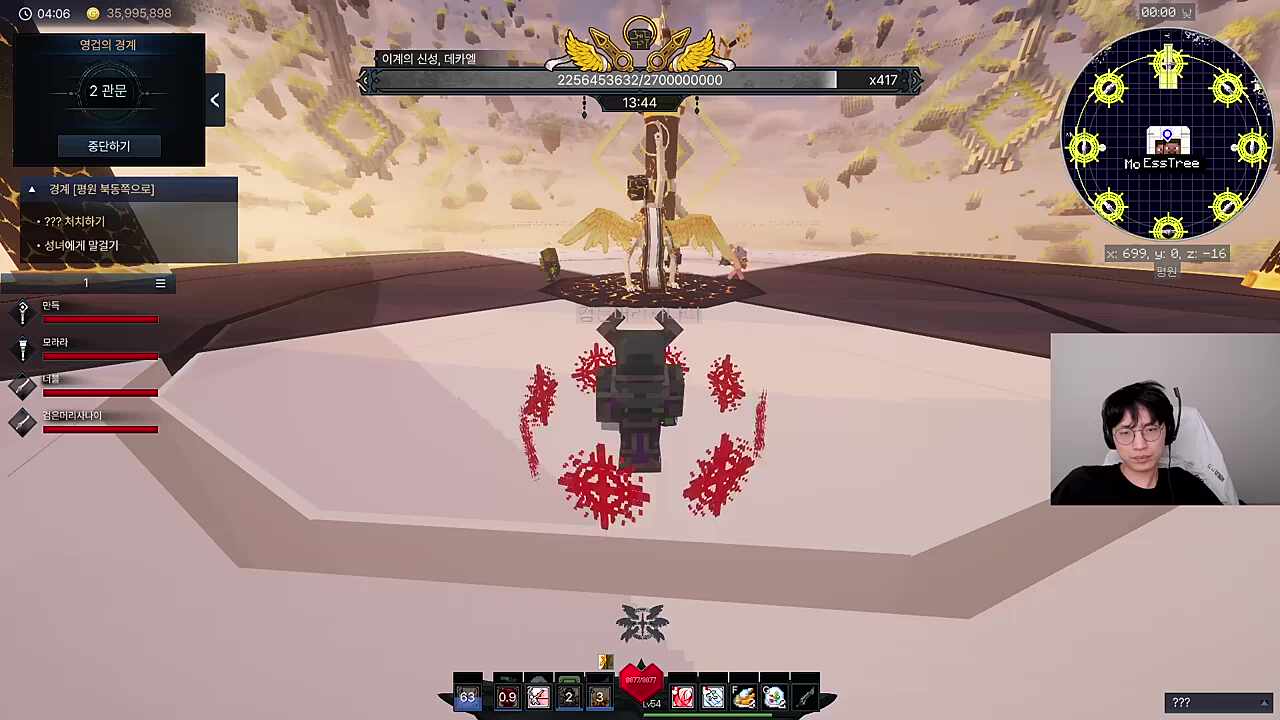Image resolution: width=1280 pixels, height=720 pixels.
Task: Select the ??? 처치하기 objective
Action: [74, 221]
